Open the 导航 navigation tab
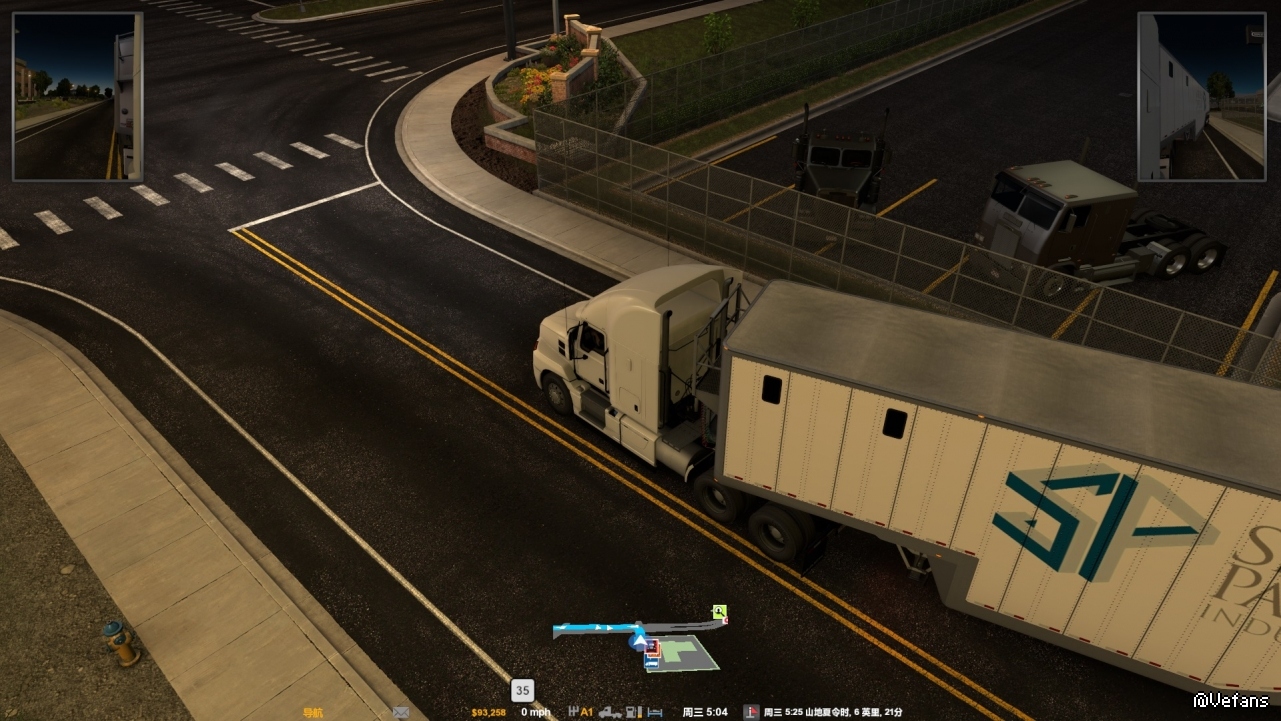The image size is (1281, 721). 313,712
